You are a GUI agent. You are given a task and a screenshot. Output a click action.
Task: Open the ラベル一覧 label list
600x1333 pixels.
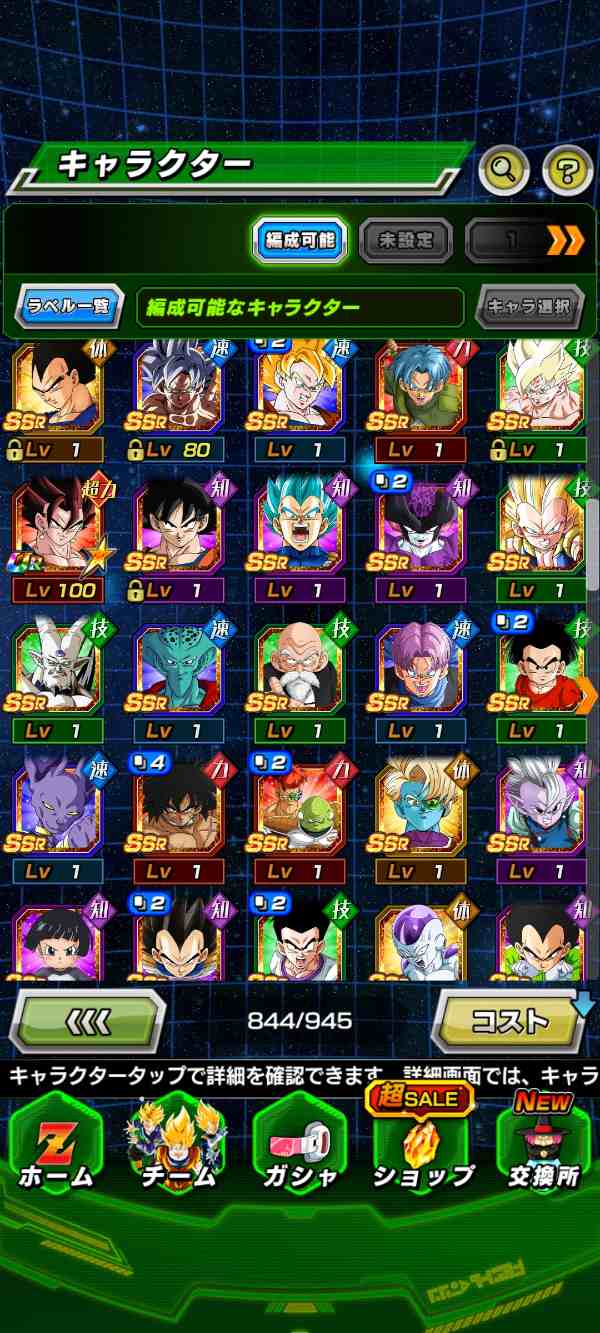point(69,307)
